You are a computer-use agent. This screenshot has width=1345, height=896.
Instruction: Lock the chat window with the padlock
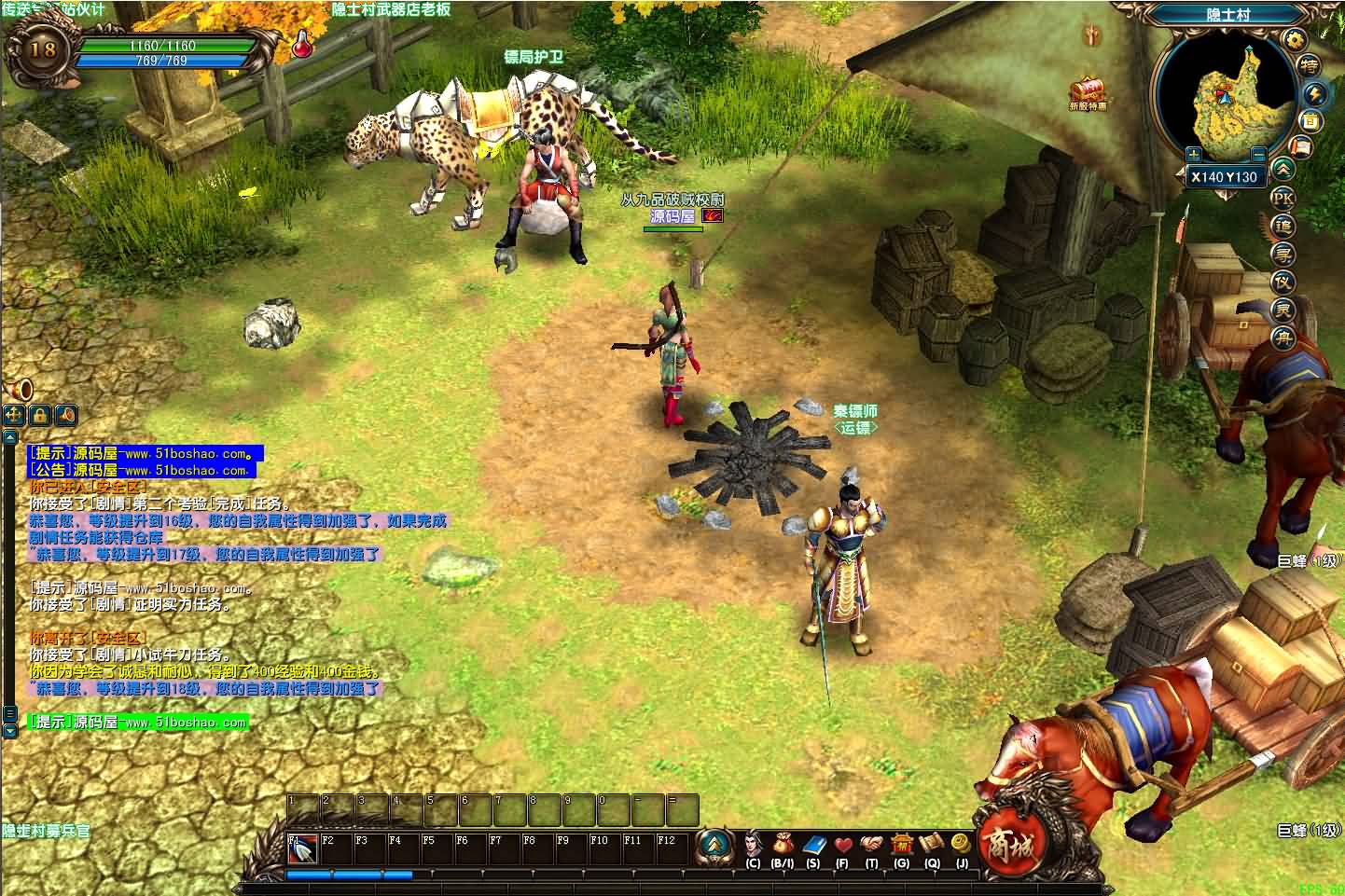point(39,416)
